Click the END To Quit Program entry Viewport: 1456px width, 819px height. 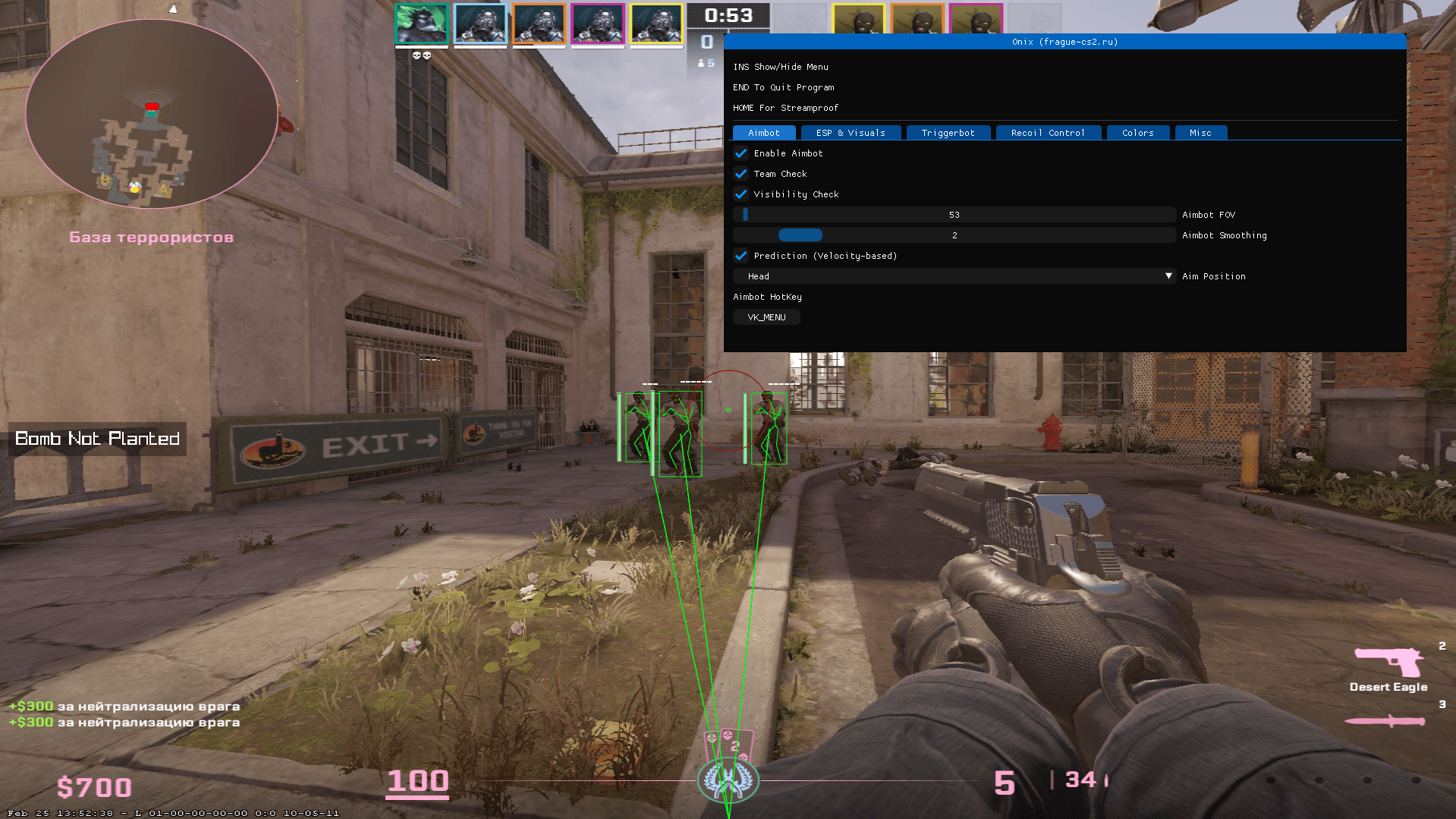pos(782,87)
